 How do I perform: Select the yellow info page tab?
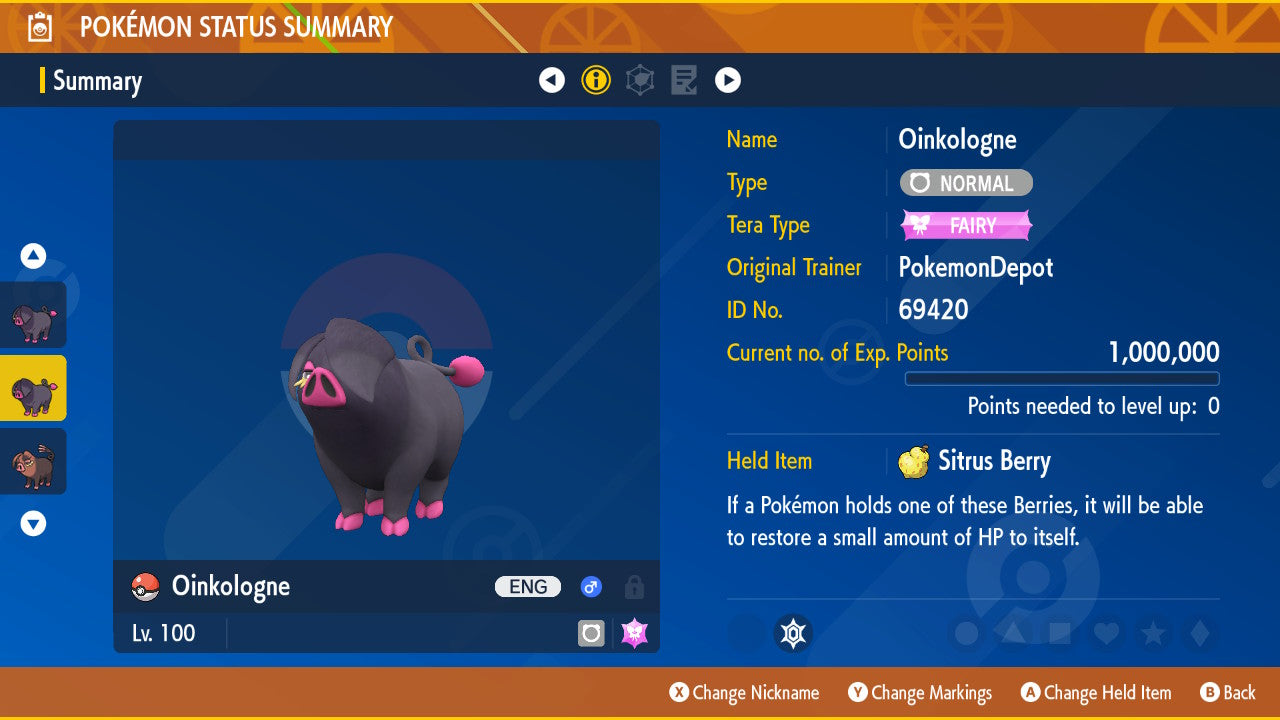pos(596,80)
